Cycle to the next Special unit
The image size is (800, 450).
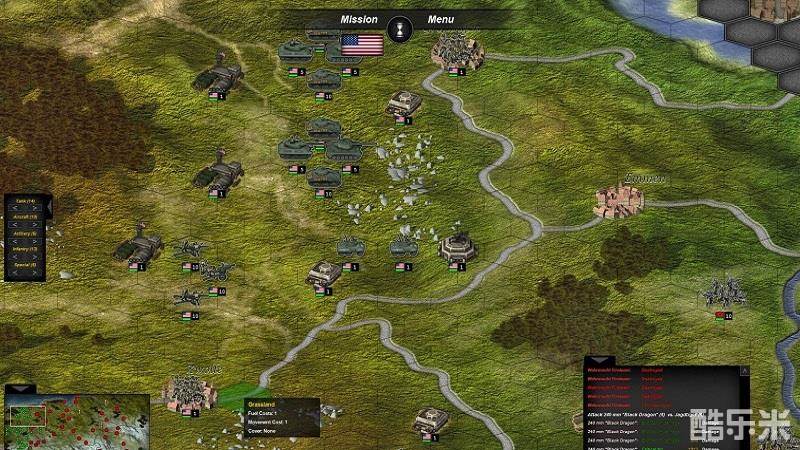coord(34,272)
